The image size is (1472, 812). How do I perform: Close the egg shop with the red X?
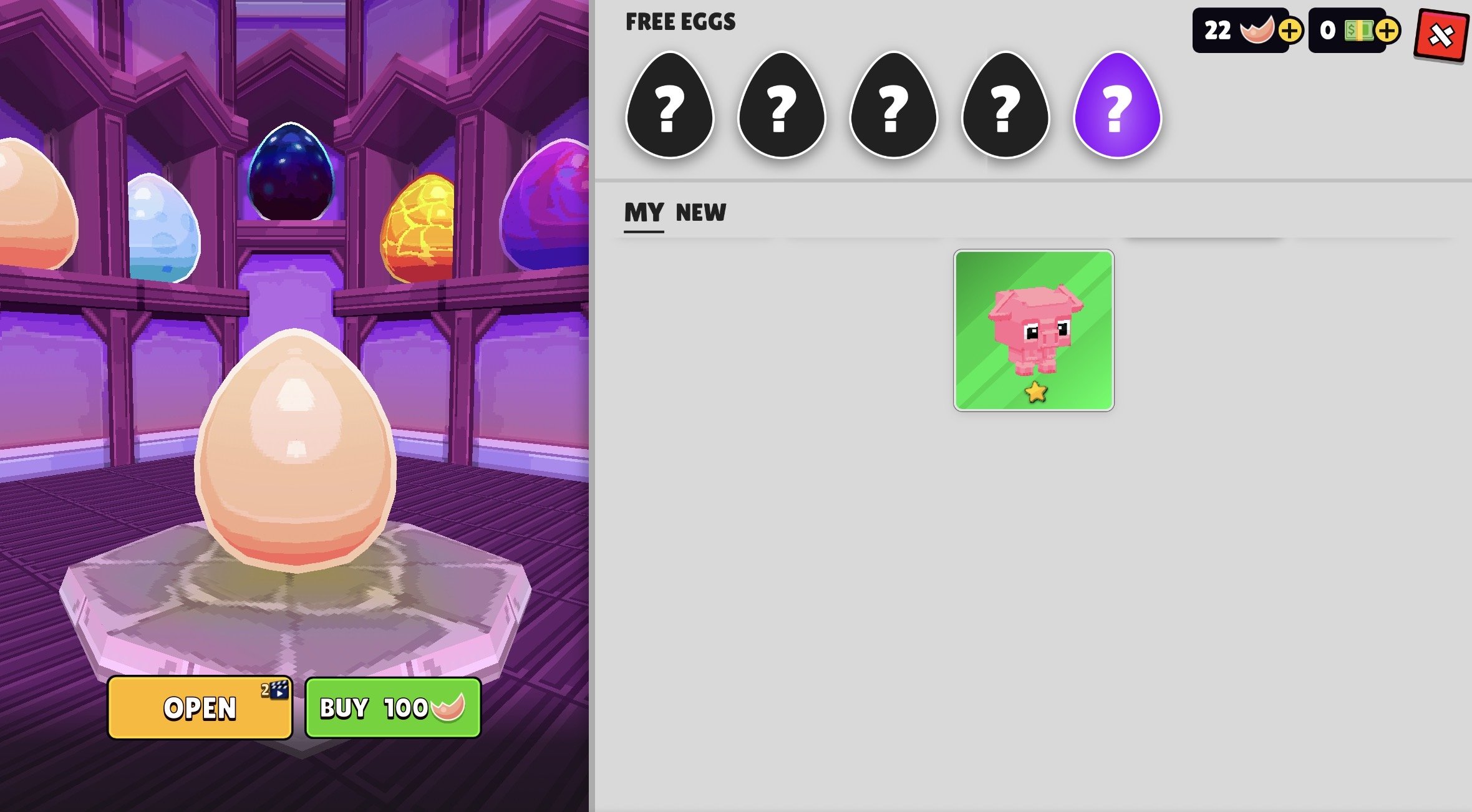[x=1441, y=36]
